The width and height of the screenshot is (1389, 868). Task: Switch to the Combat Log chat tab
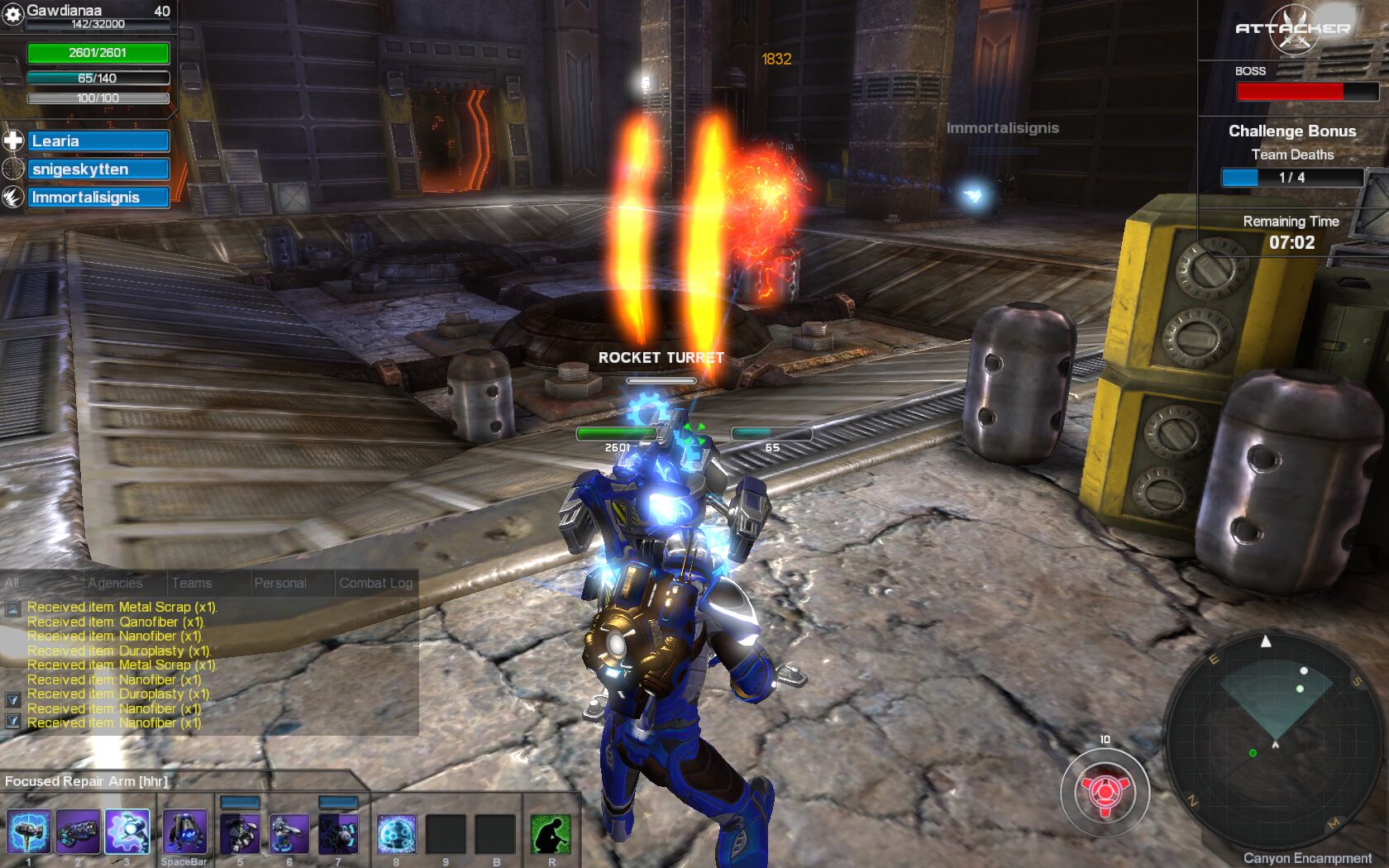click(x=375, y=583)
